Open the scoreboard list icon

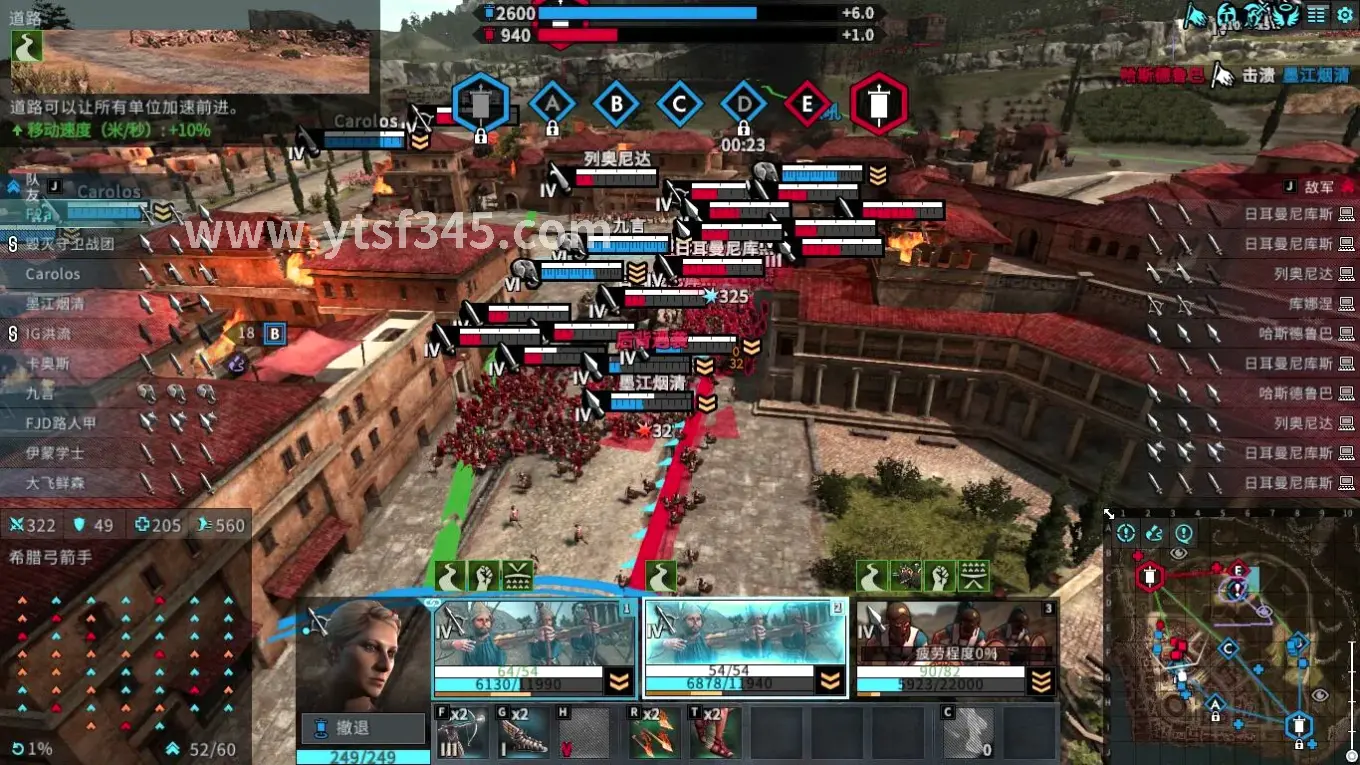click(1318, 15)
